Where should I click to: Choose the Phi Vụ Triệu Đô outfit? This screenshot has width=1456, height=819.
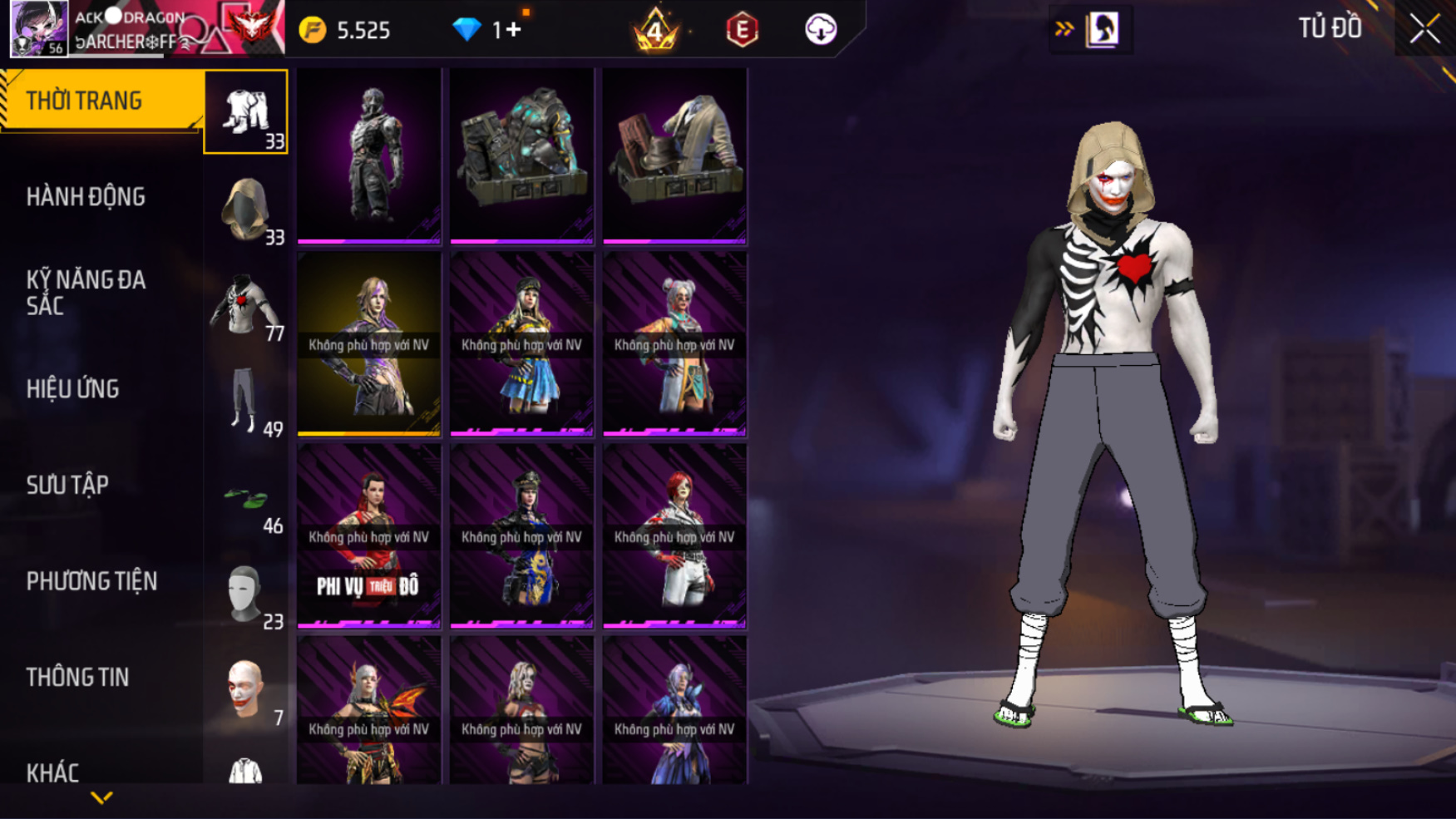point(369,535)
